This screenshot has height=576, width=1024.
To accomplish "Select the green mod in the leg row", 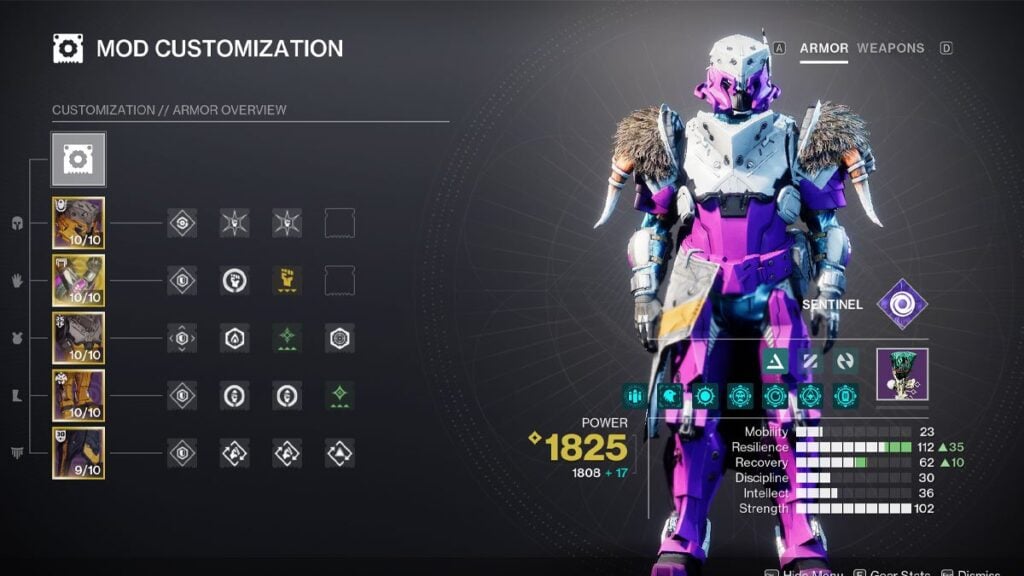I will (340, 396).
